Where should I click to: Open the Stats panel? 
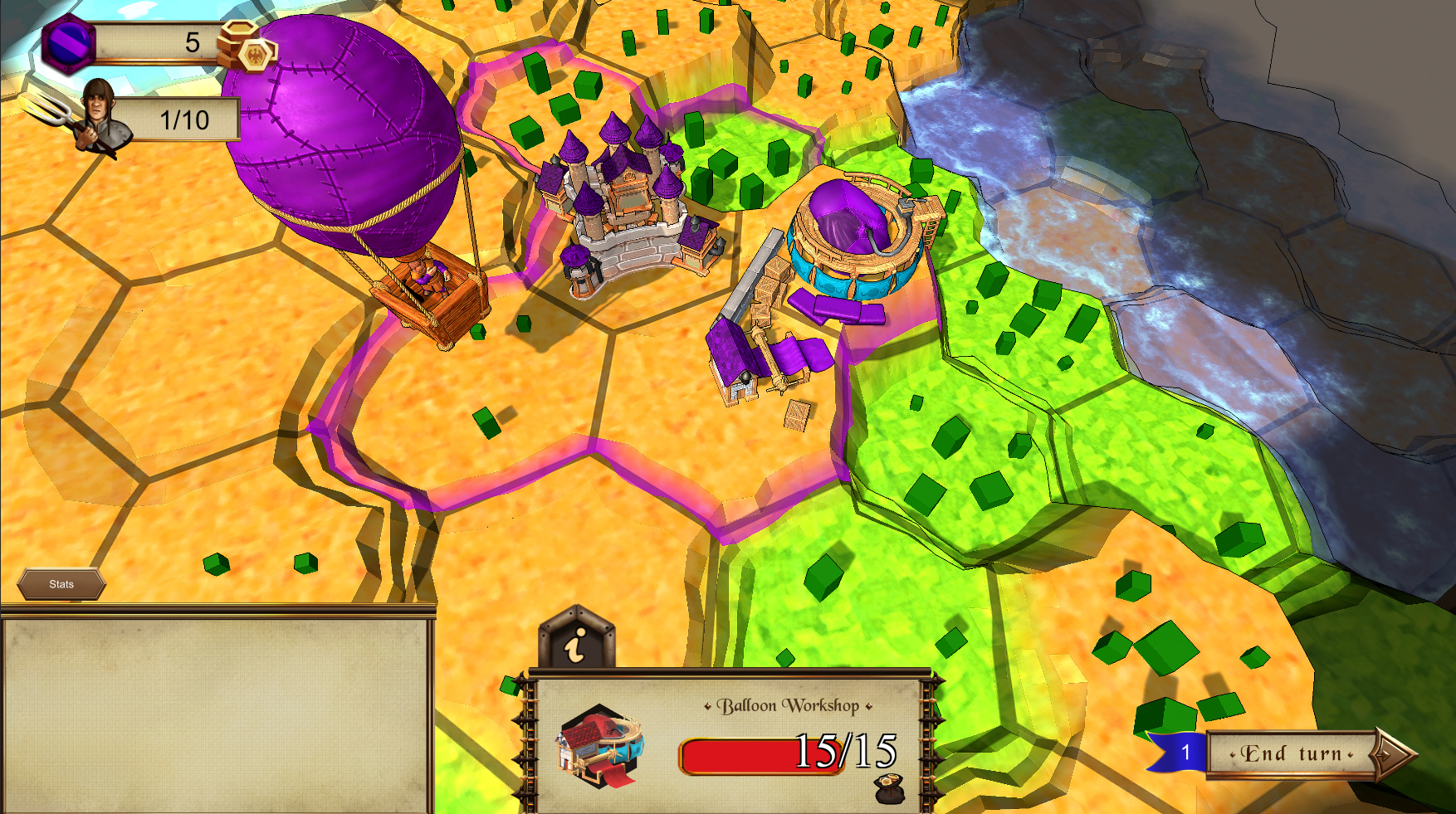62,583
